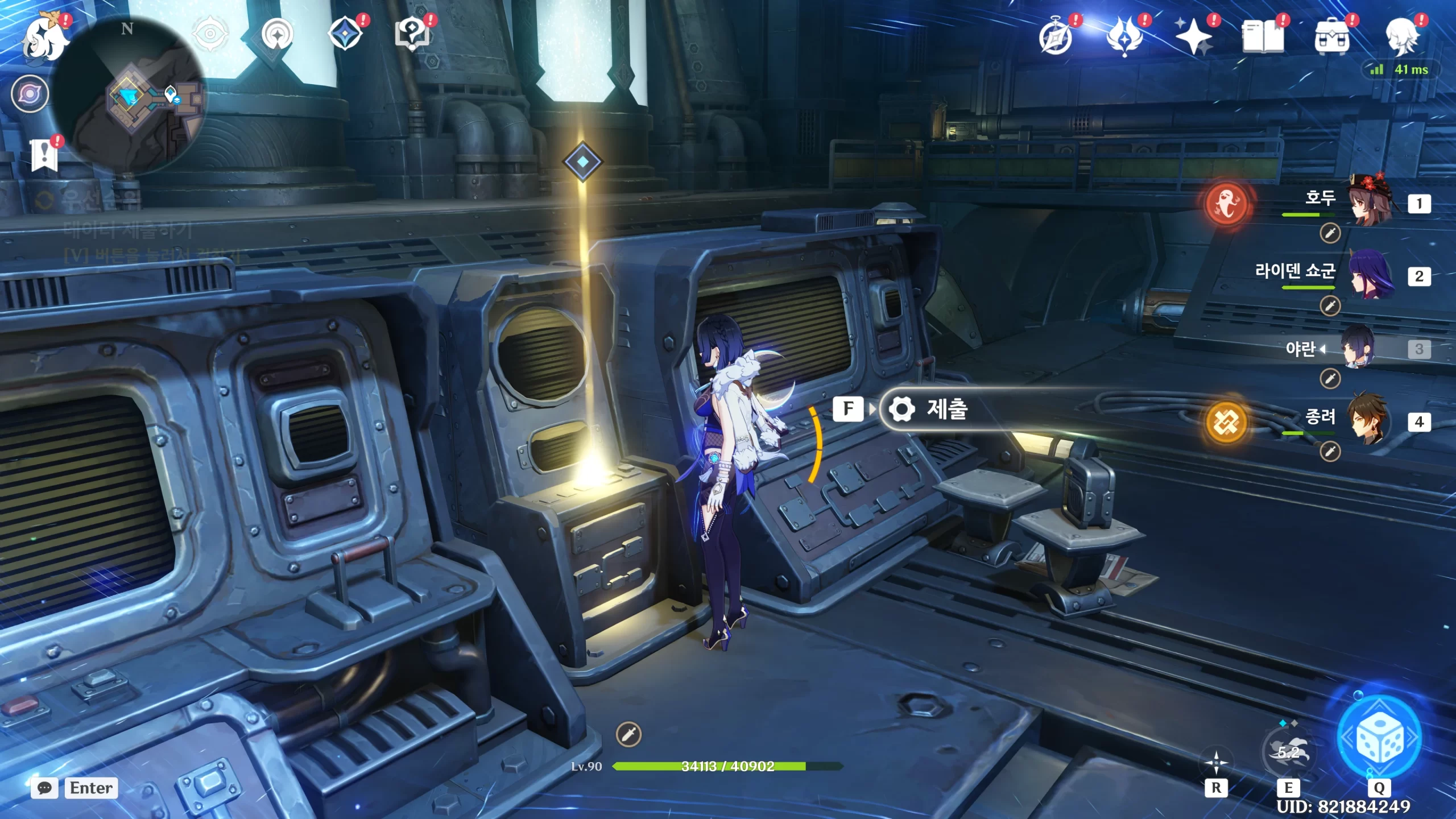Click the purple swirl icon beside minimap
The image size is (1456, 819).
(30, 93)
